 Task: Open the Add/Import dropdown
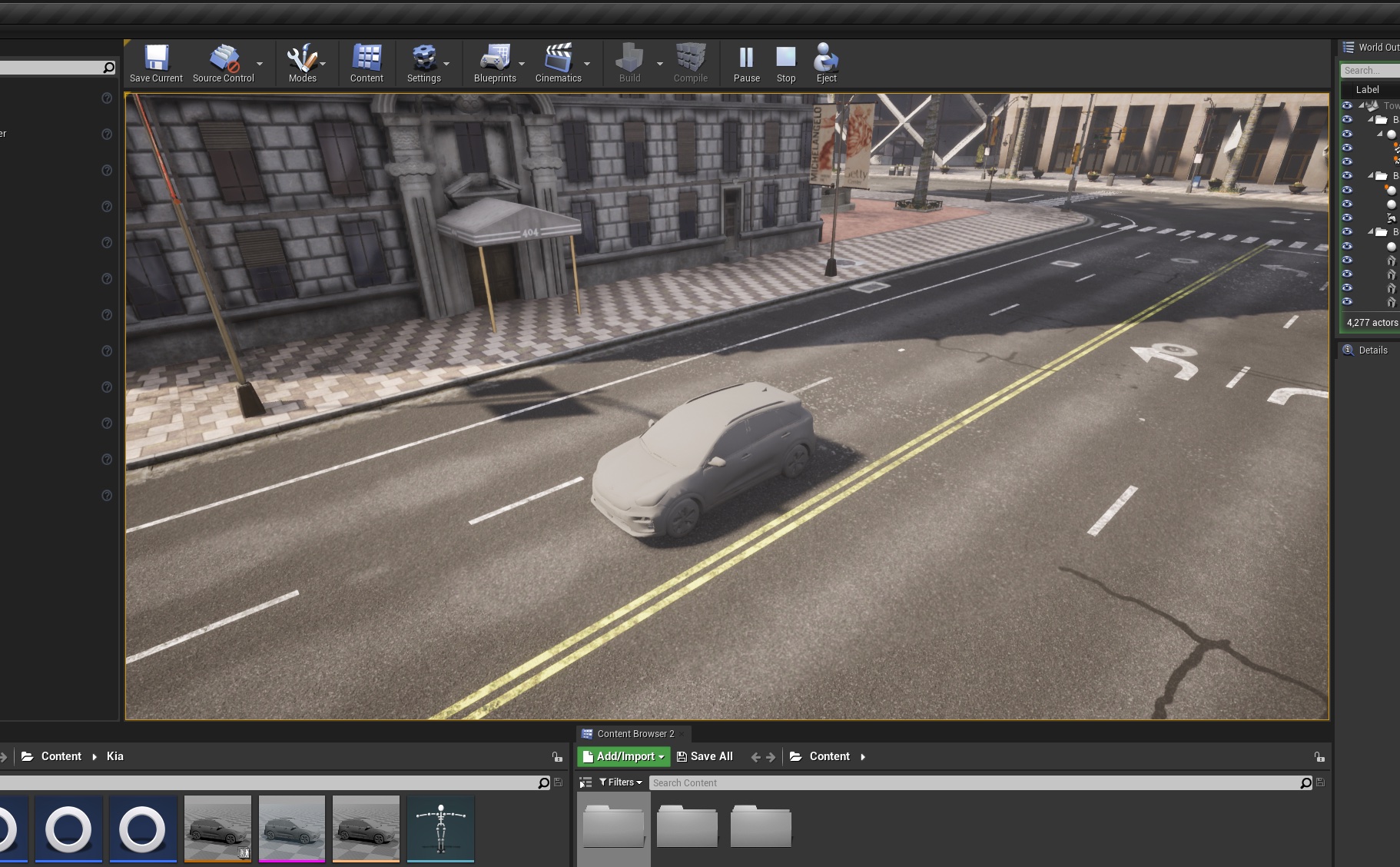(623, 756)
